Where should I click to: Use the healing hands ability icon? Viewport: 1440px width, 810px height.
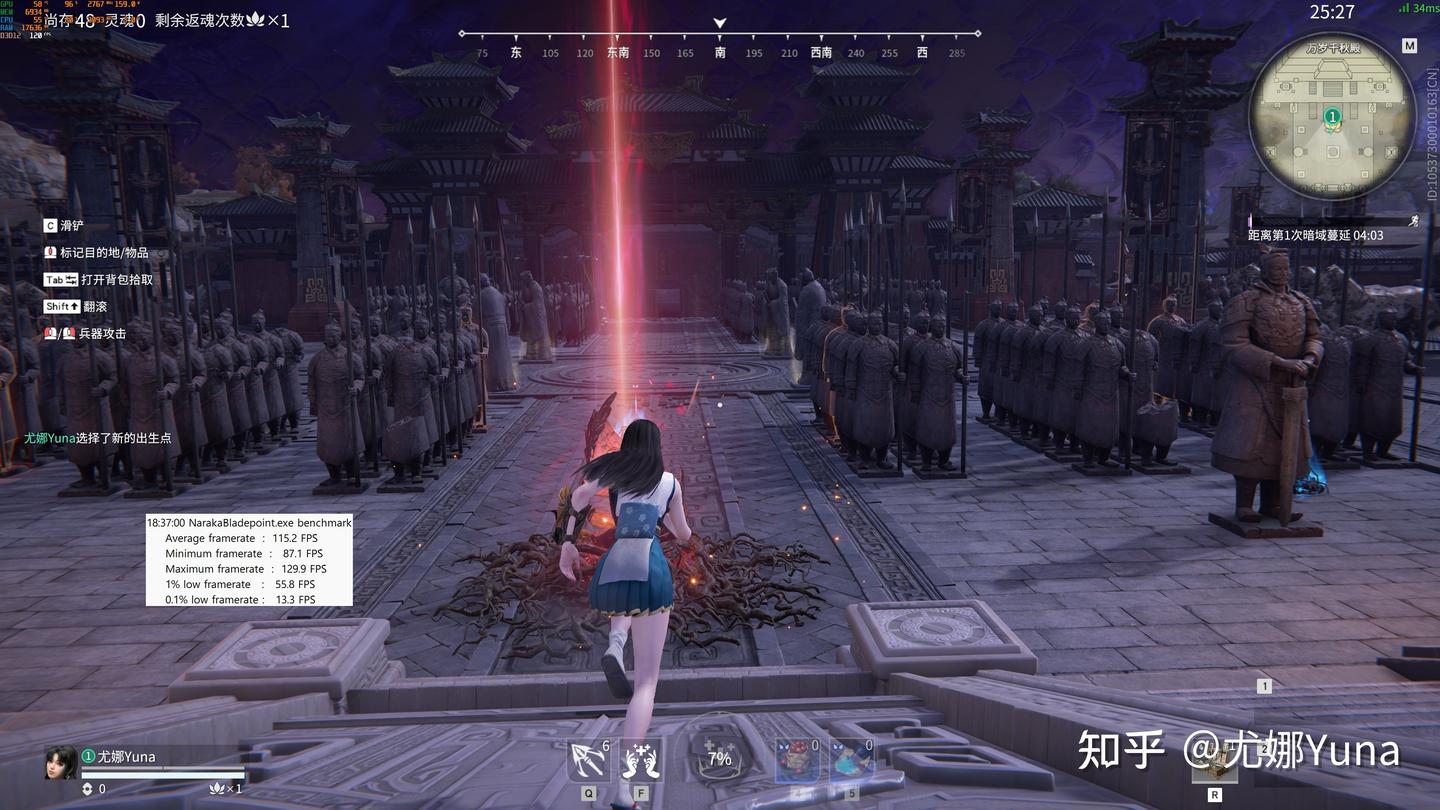640,761
